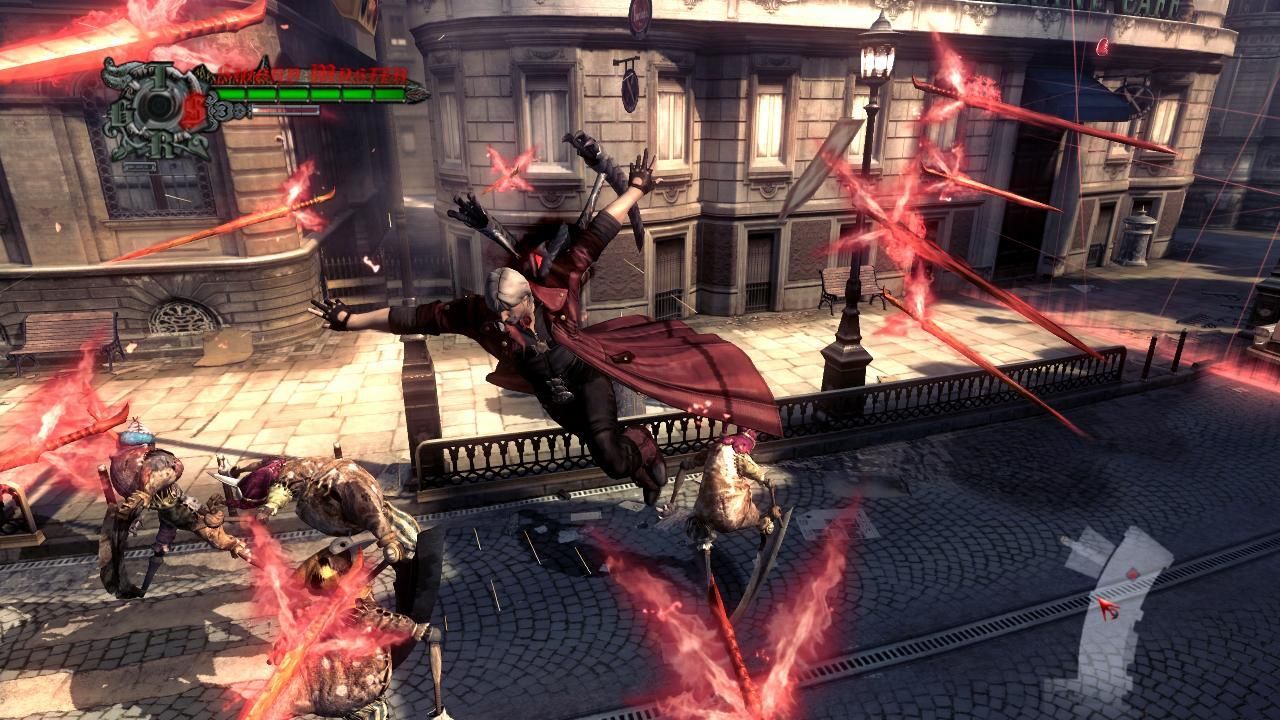Click the Devil Trigger '3' counter
This screenshot has width=1280, height=720.
224,110
